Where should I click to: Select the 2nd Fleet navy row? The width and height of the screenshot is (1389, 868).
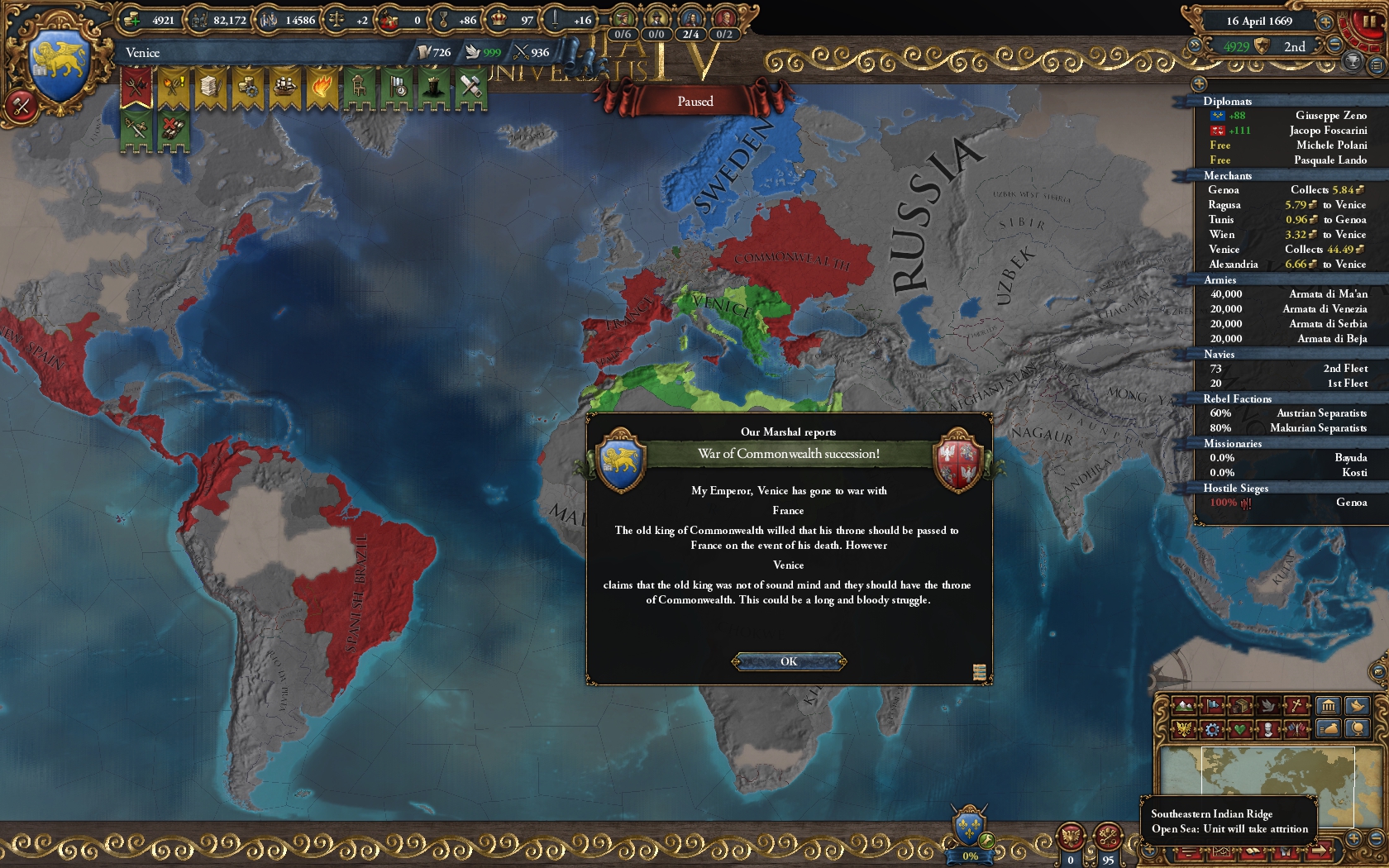click(x=1288, y=369)
